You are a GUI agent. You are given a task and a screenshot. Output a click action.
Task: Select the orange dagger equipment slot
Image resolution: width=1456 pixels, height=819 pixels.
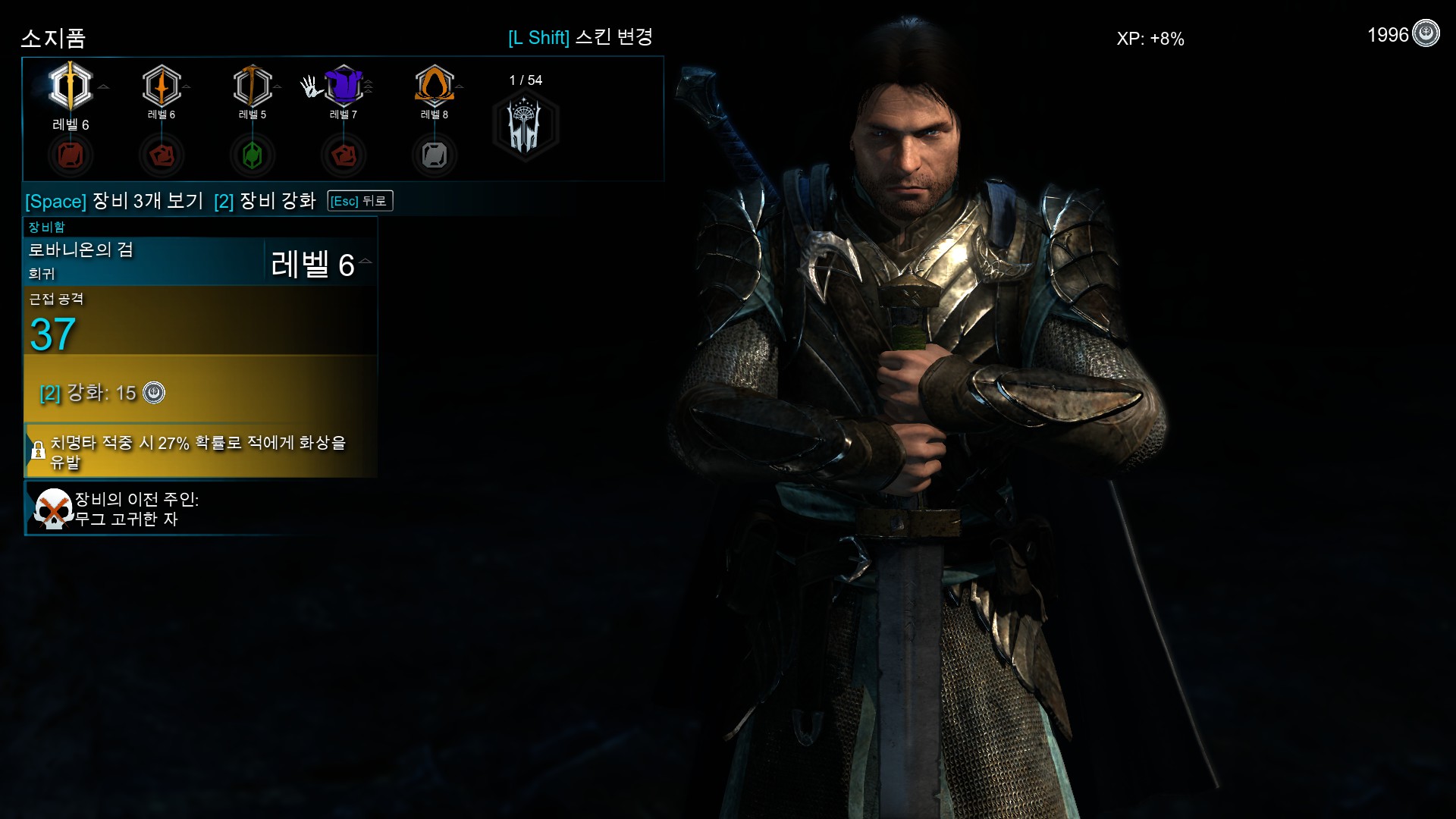[x=162, y=86]
